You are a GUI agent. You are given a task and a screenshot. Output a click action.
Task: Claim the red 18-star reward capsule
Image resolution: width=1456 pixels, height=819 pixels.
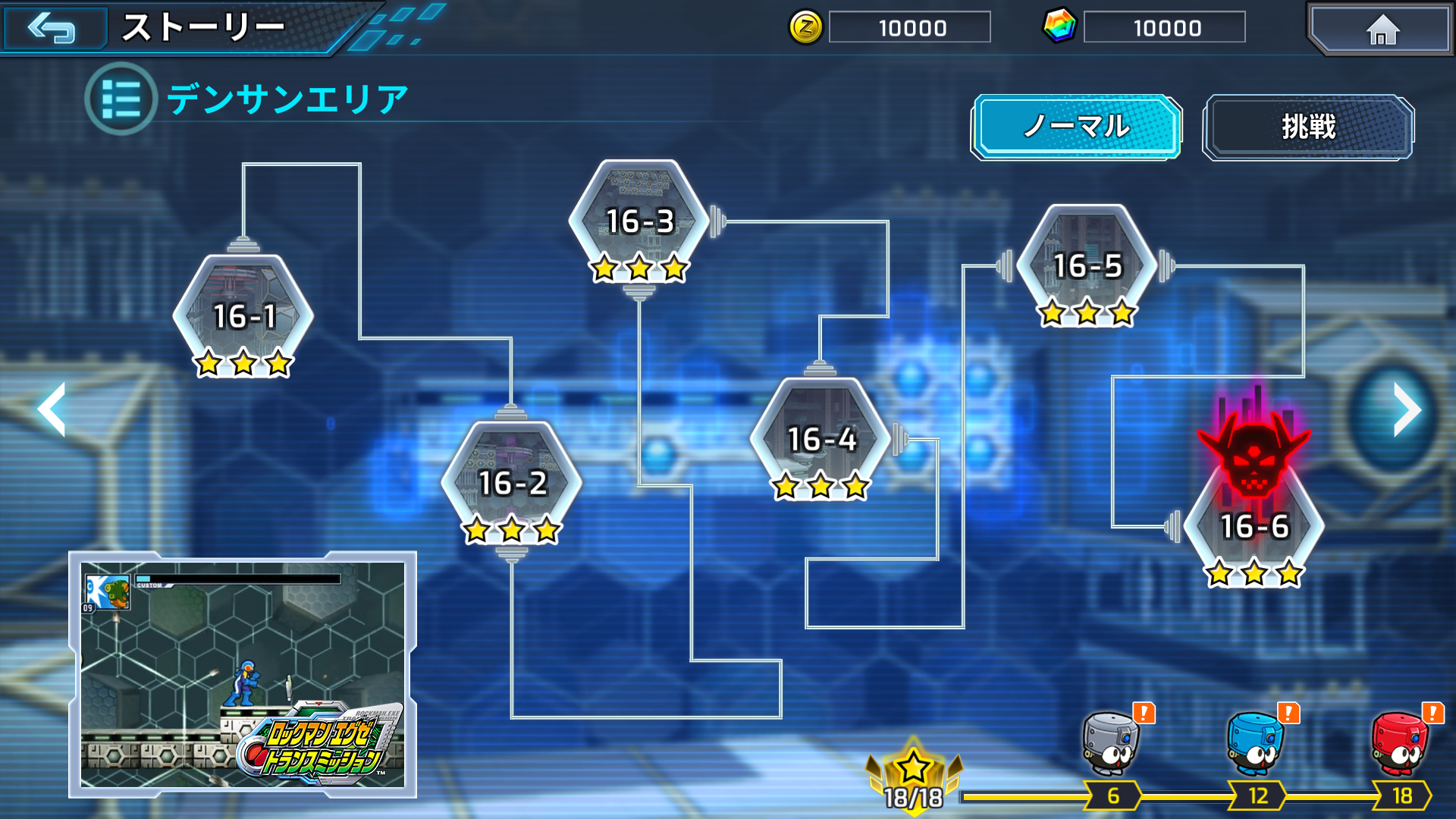tap(1400, 745)
